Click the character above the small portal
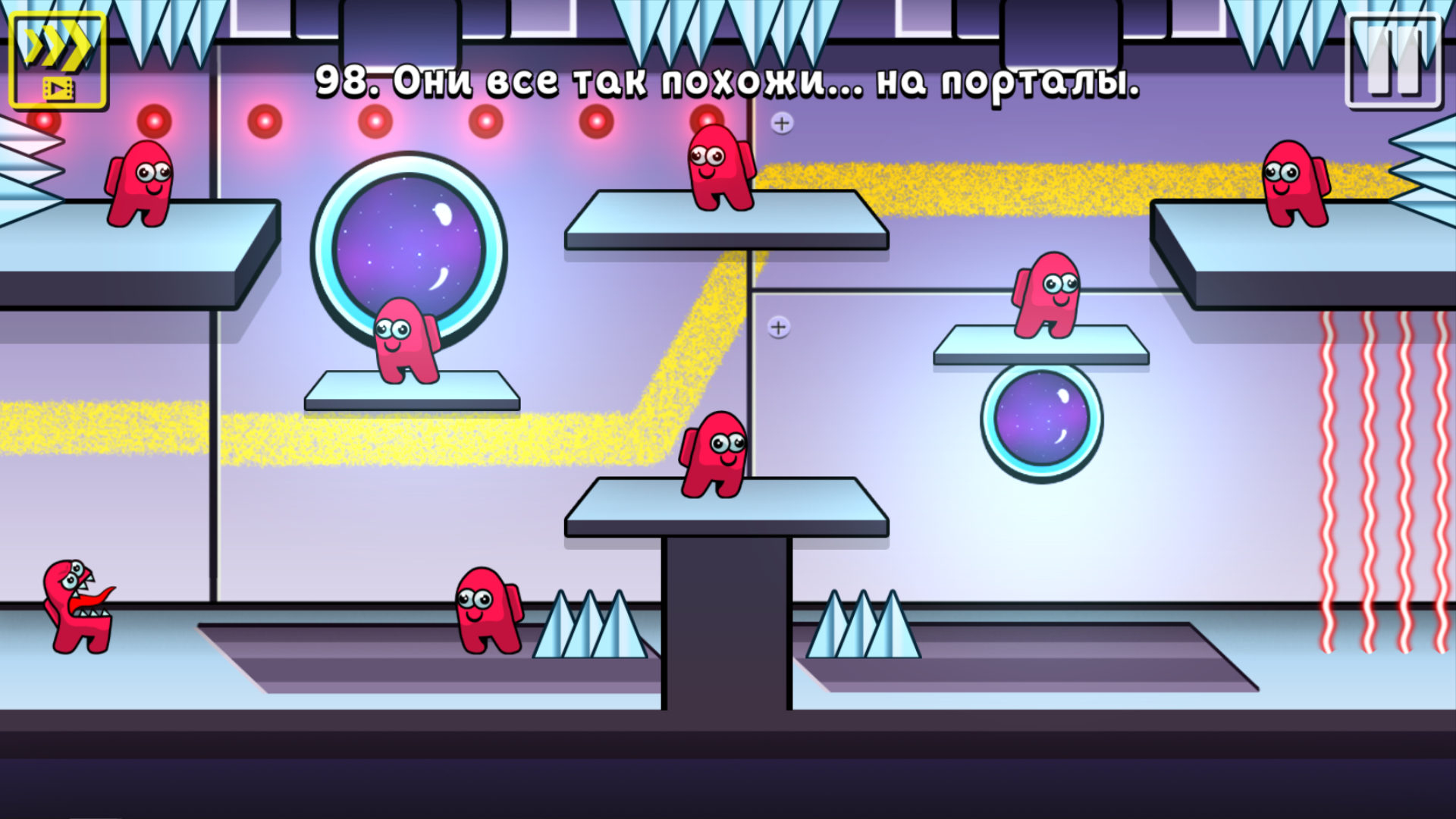1456x819 pixels. 1046,296
